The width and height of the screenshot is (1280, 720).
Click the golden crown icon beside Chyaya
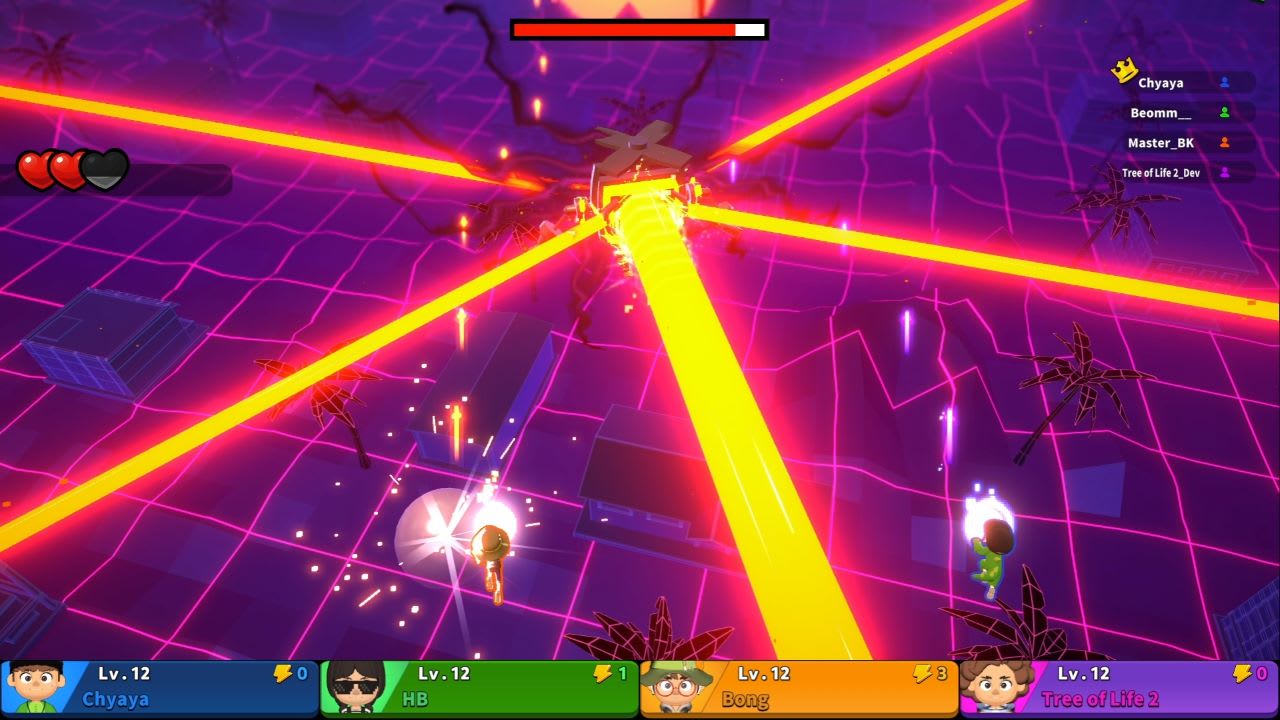point(1124,72)
